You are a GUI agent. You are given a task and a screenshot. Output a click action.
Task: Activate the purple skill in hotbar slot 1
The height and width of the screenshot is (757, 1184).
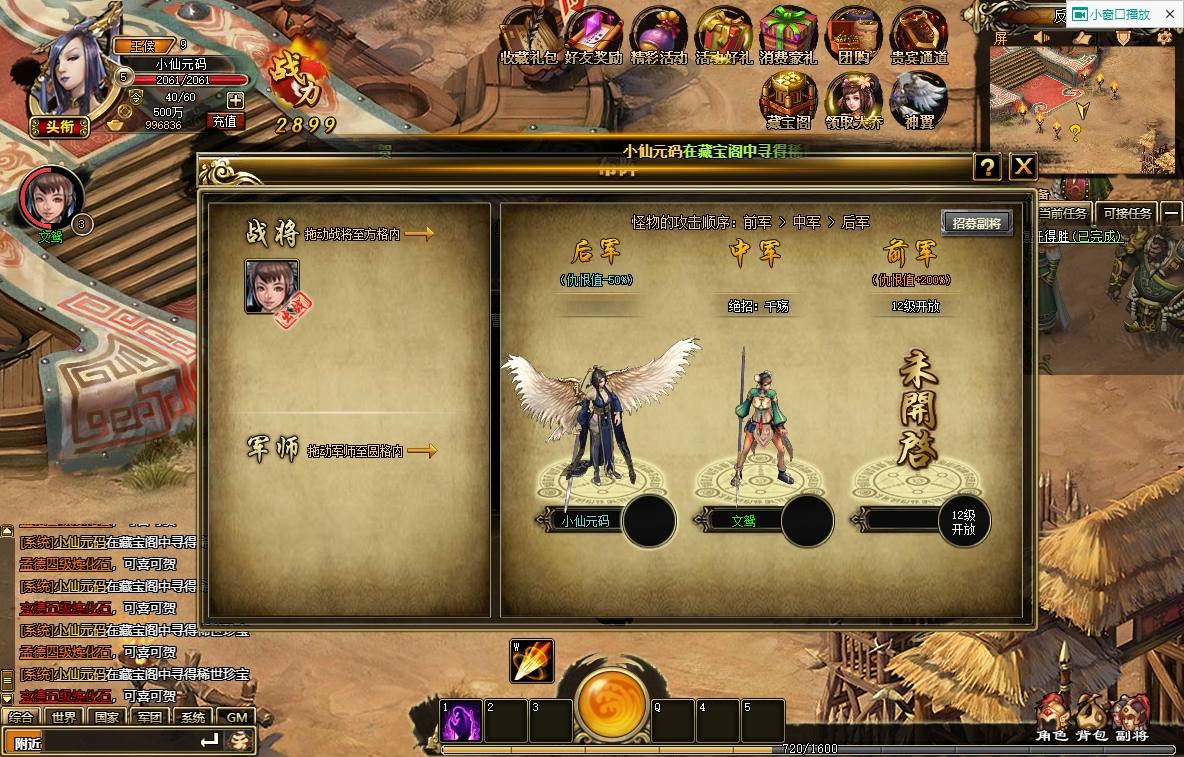tap(461, 722)
